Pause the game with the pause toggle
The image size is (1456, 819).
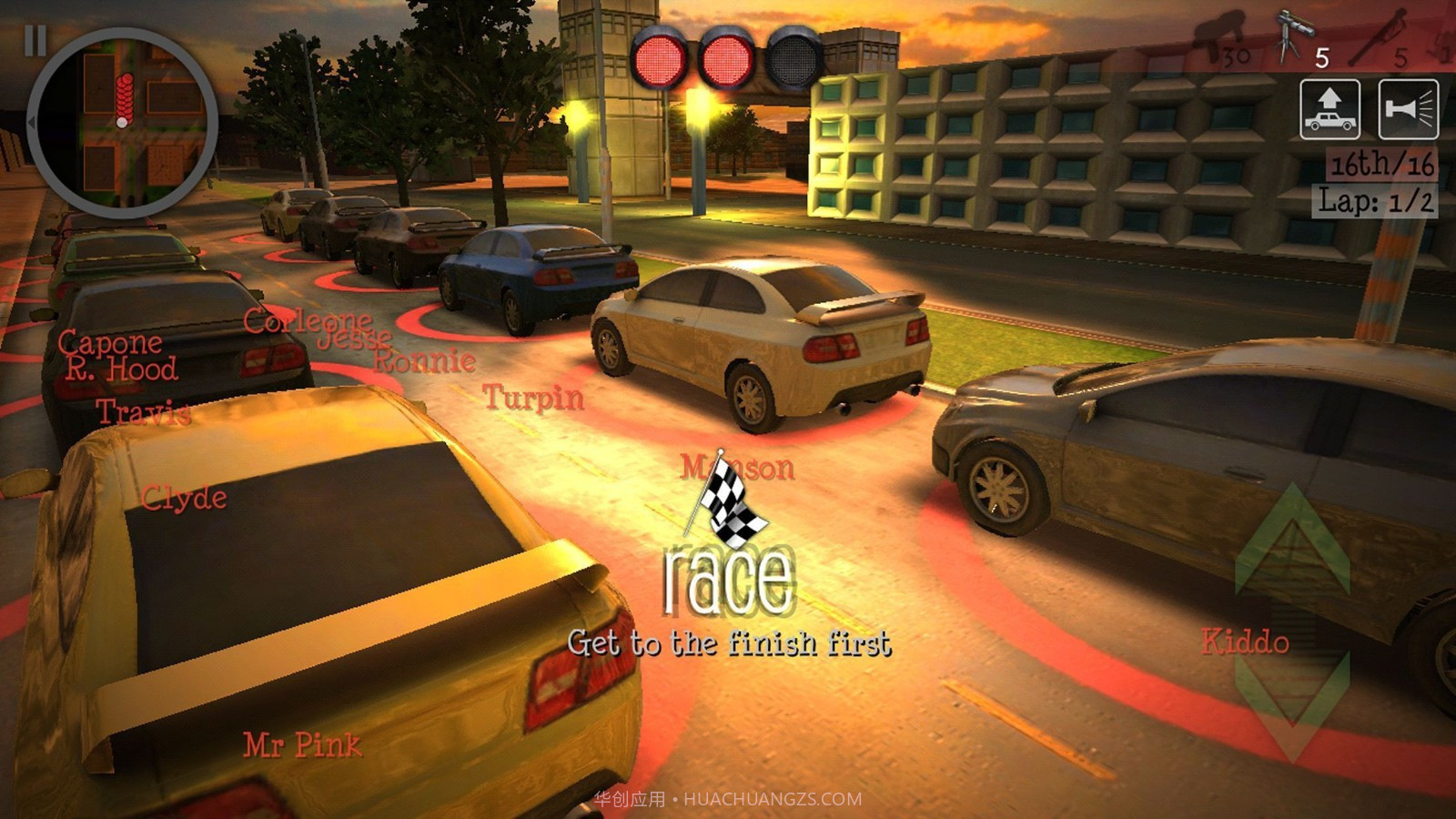pyautogui.click(x=36, y=41)
